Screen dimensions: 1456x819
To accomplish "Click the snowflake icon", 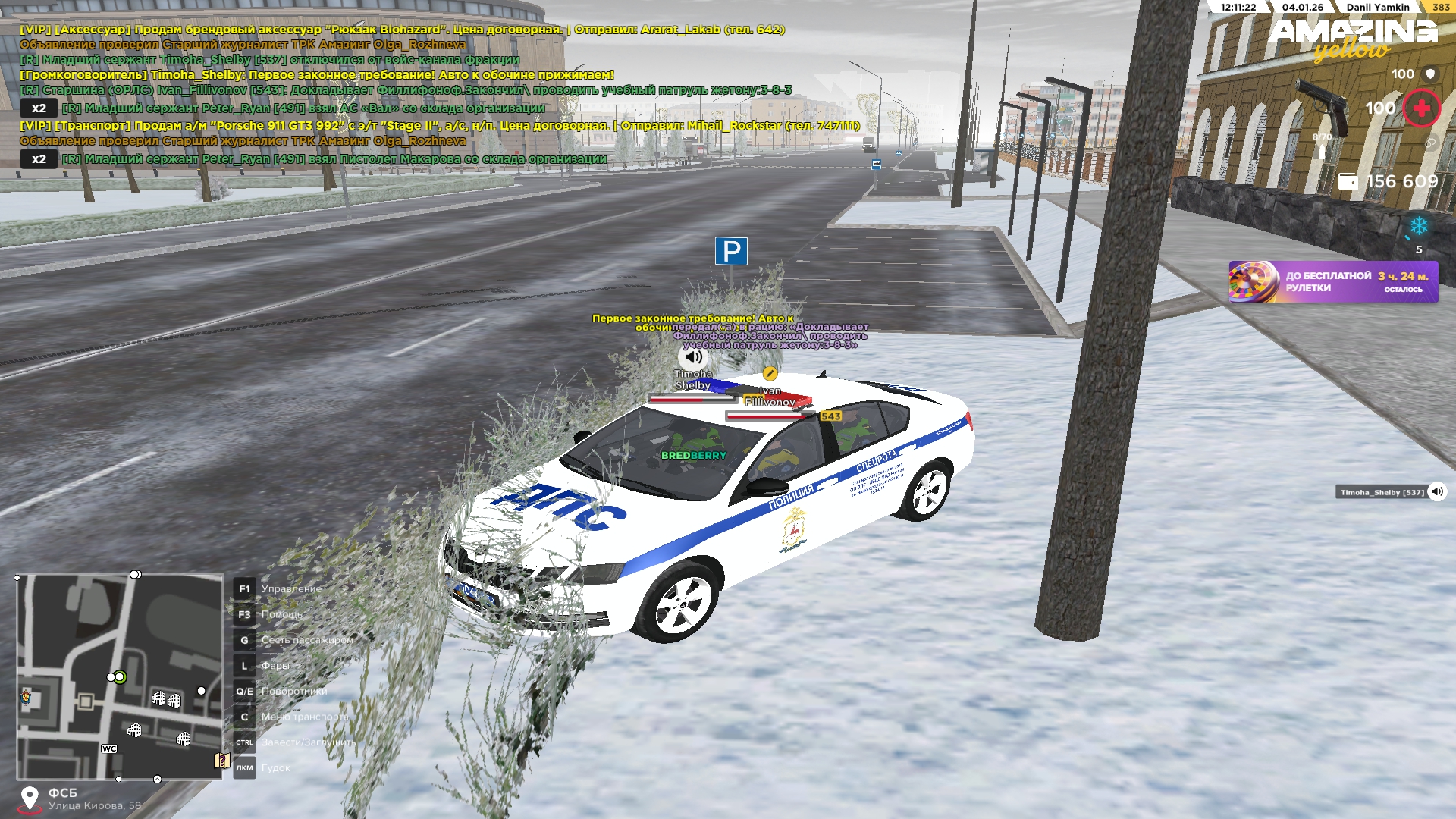I will pyautogui.click(x=1418, y=226).
